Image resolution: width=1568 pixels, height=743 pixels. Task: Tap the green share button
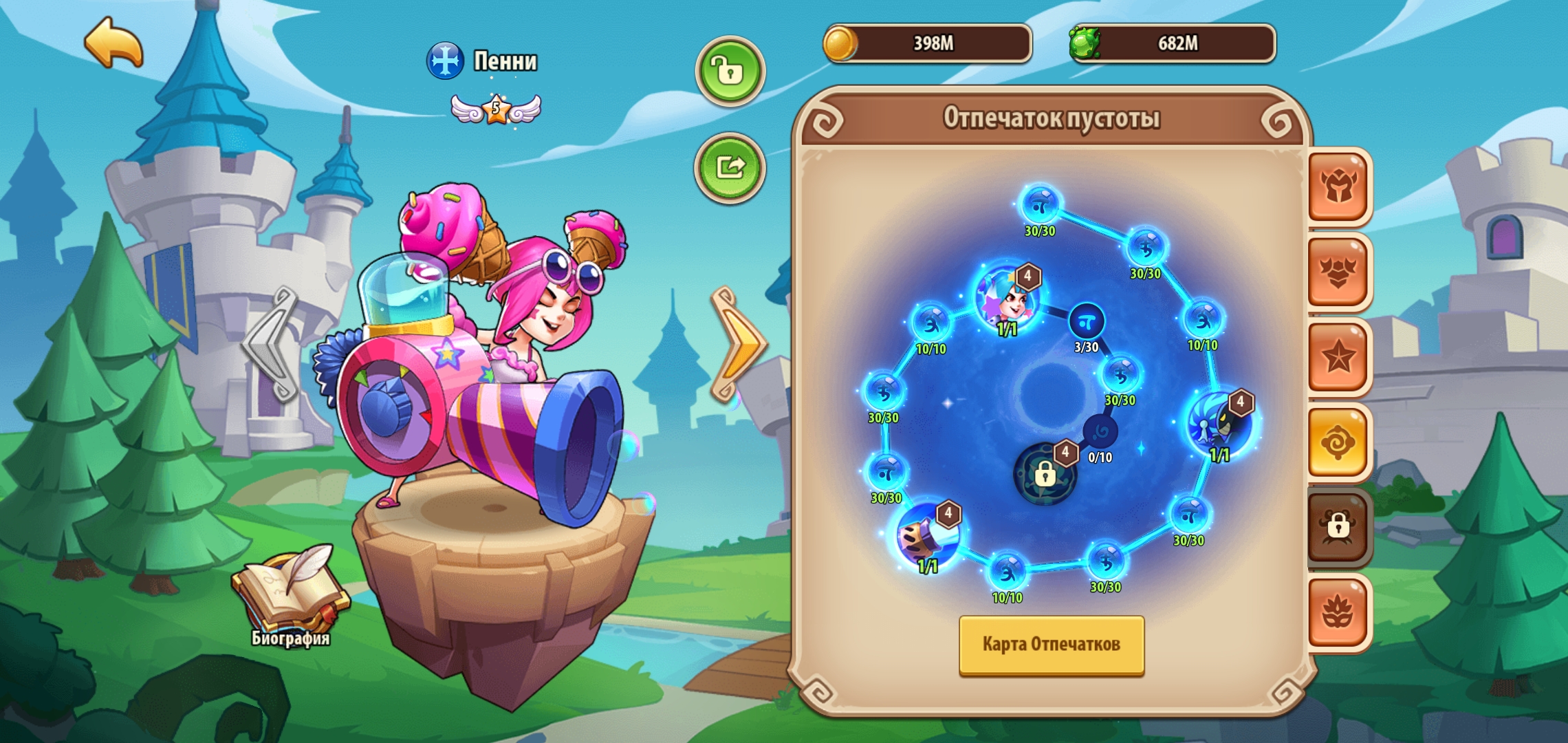pyautogui.click(x=730, y=167)
